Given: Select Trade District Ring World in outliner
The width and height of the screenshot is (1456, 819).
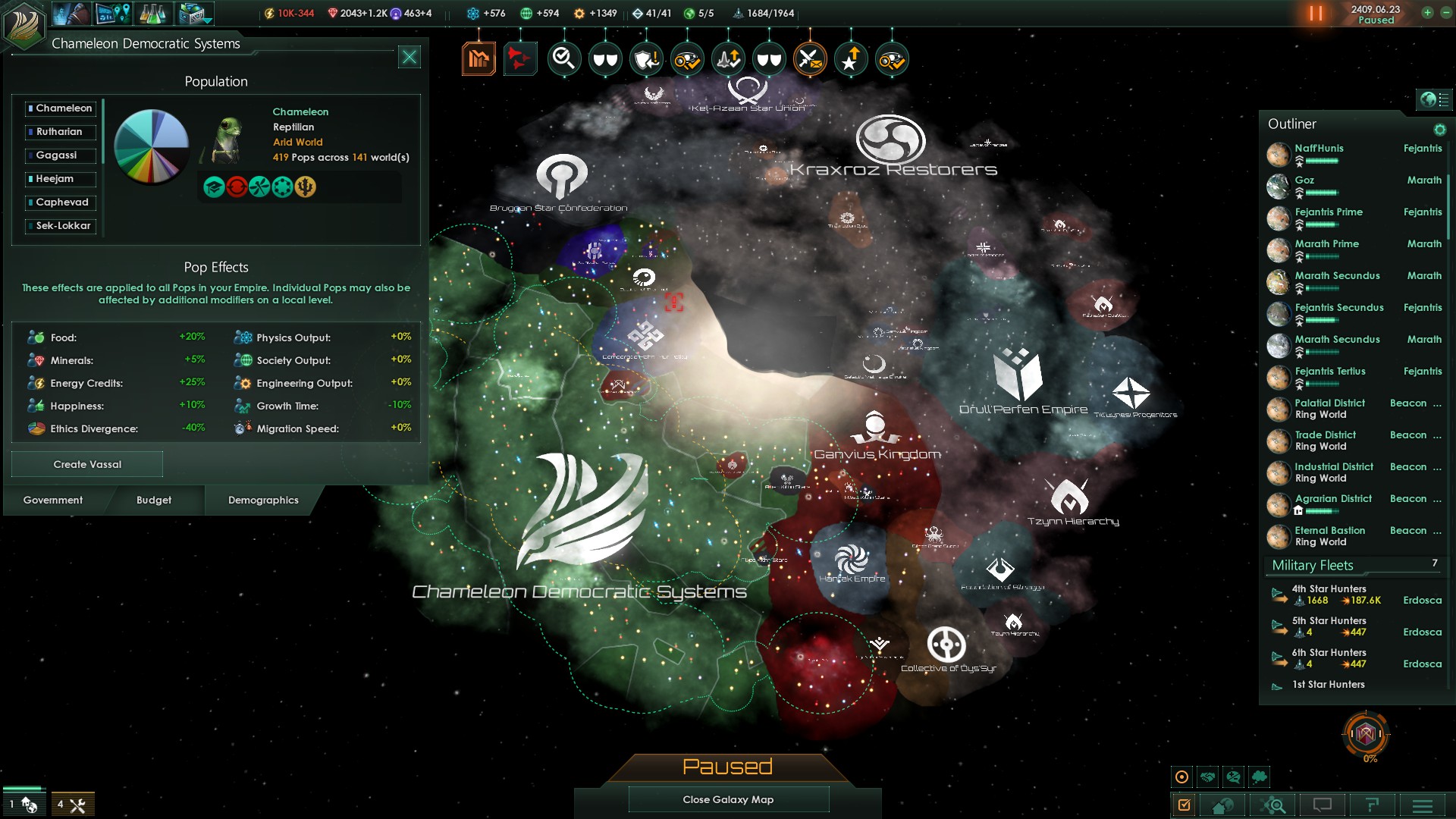Looking at the screenshot, I should click(x=1325, y=441).
